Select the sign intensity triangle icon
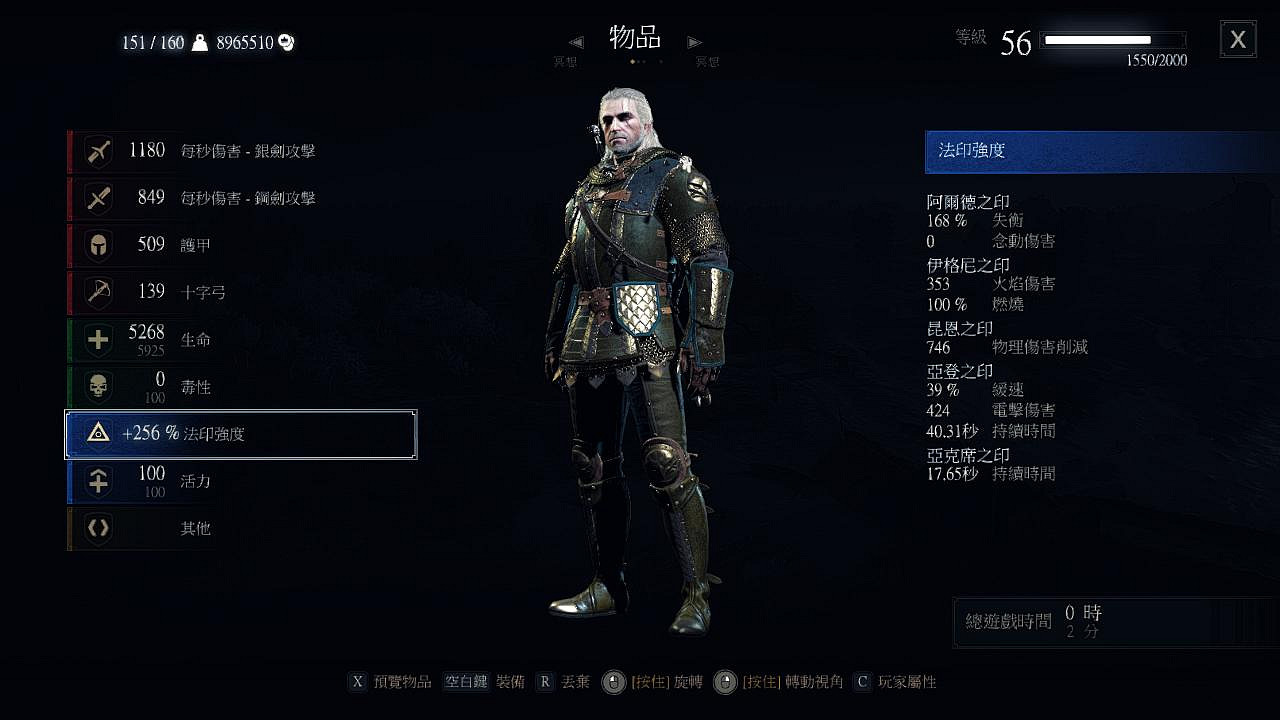1280x720 pixels. (97, 433)
